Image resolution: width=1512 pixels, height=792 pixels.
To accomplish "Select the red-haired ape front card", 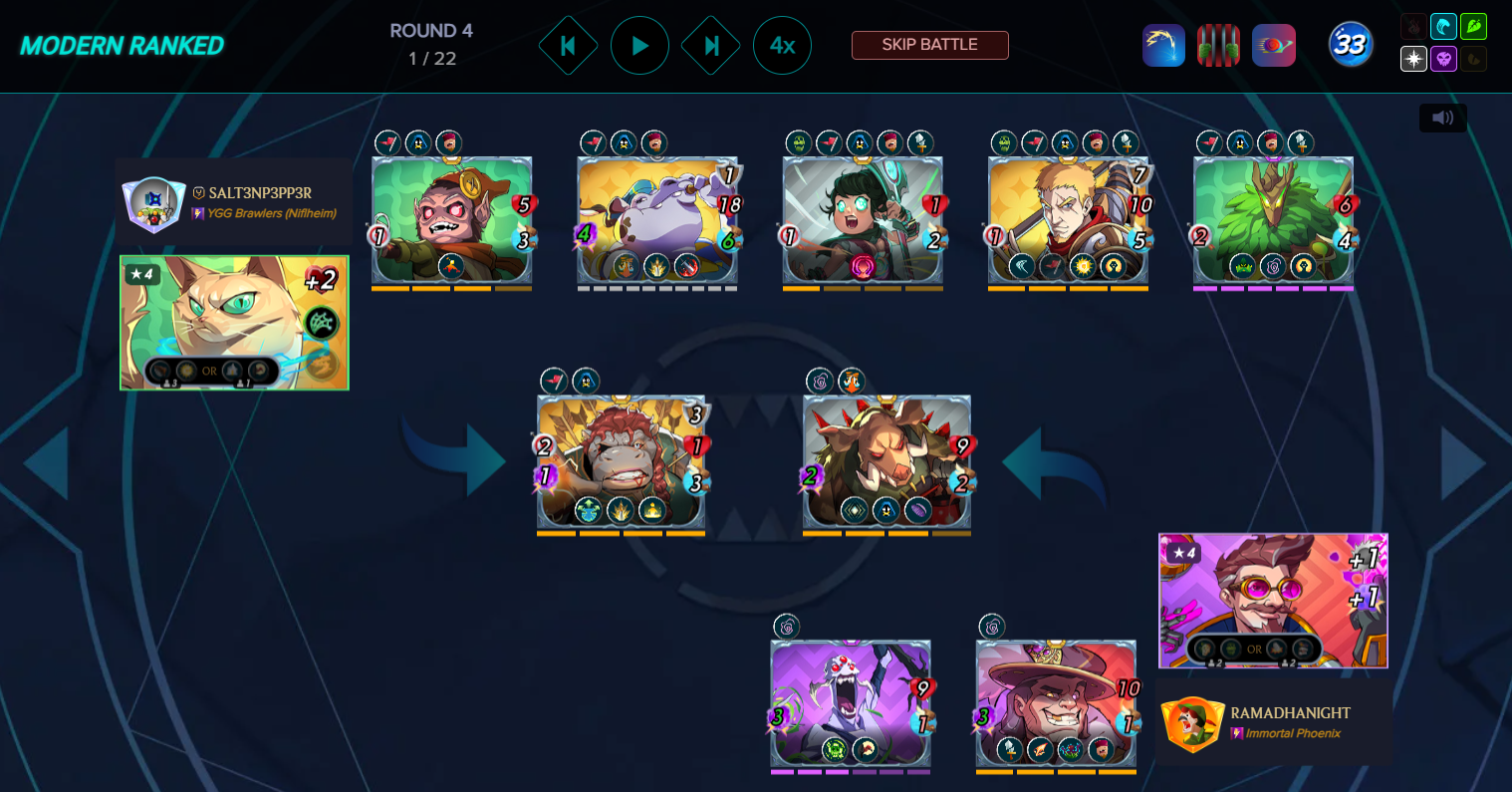I will (x=621, y=461).
